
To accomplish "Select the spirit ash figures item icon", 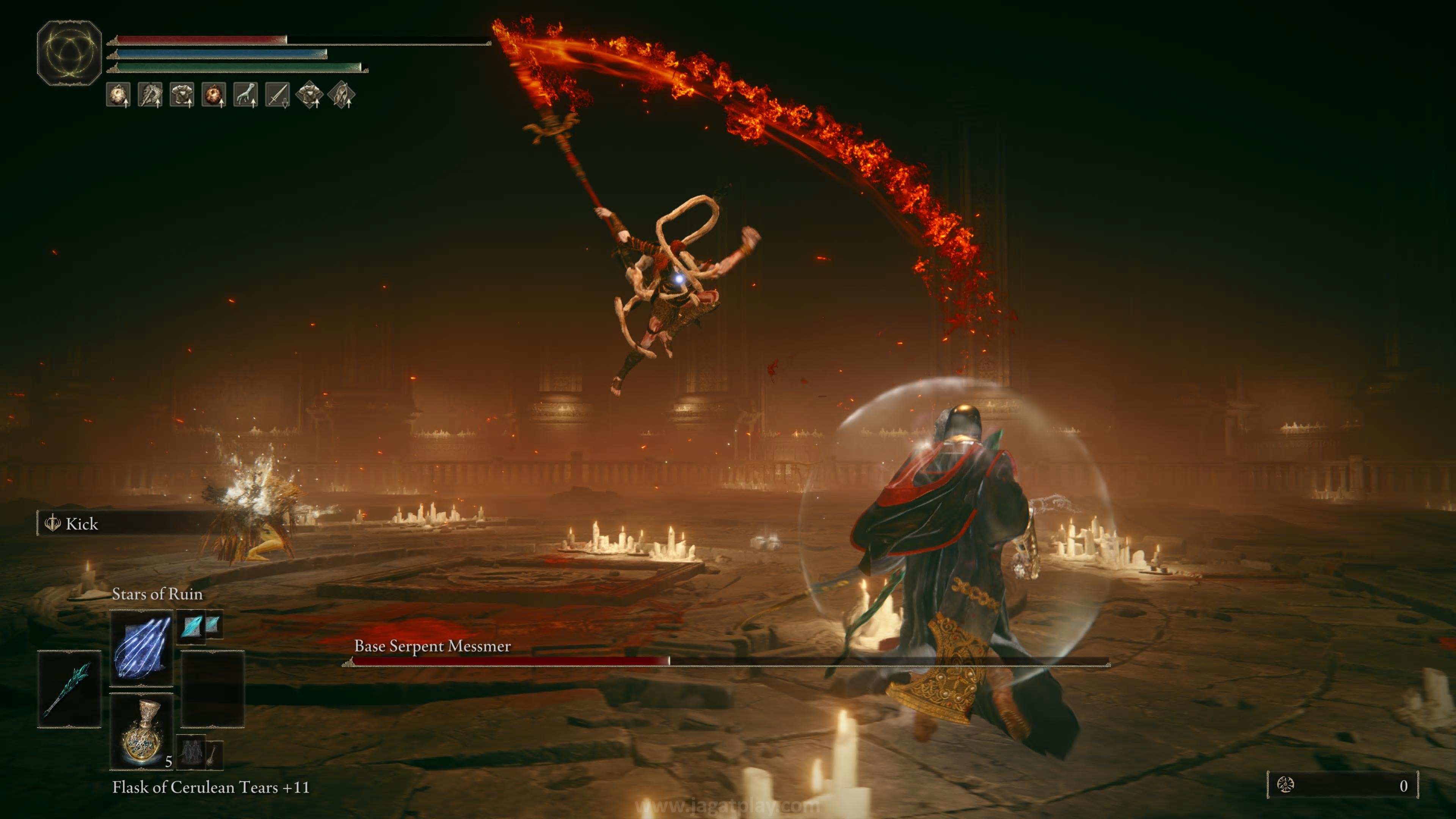I will (191, 752).
